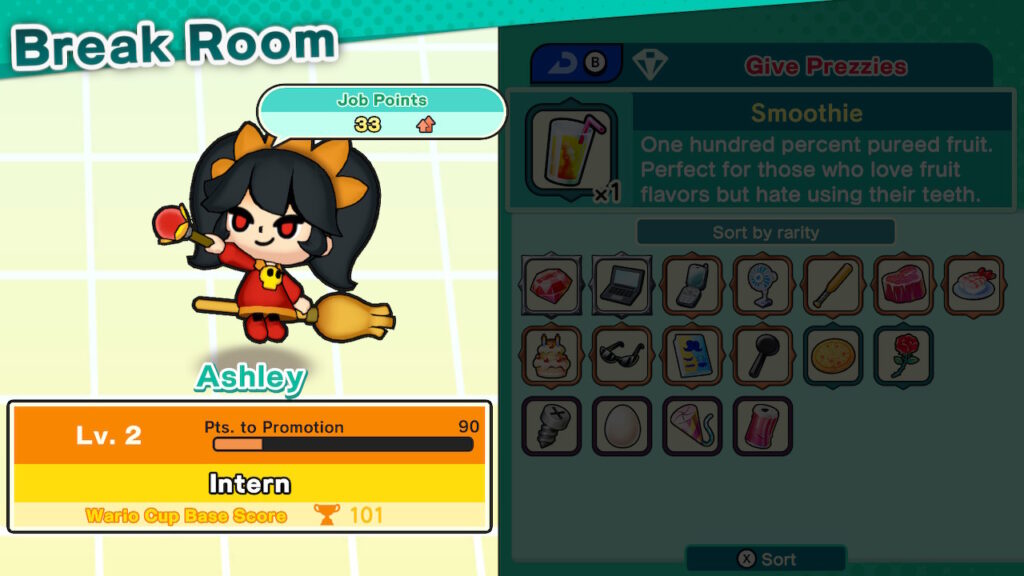Choose the black hand mirror prezzie
The image size is (1024, 576).
click(x=763, y=356)
